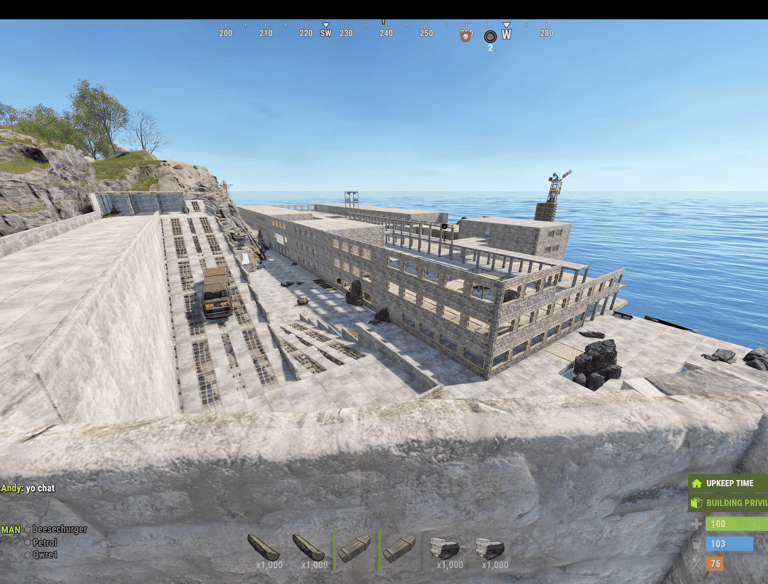This screenshot has height=584, width=768.
Task: Select the hotbar item between the green bars
Action: tap(354, 548)
